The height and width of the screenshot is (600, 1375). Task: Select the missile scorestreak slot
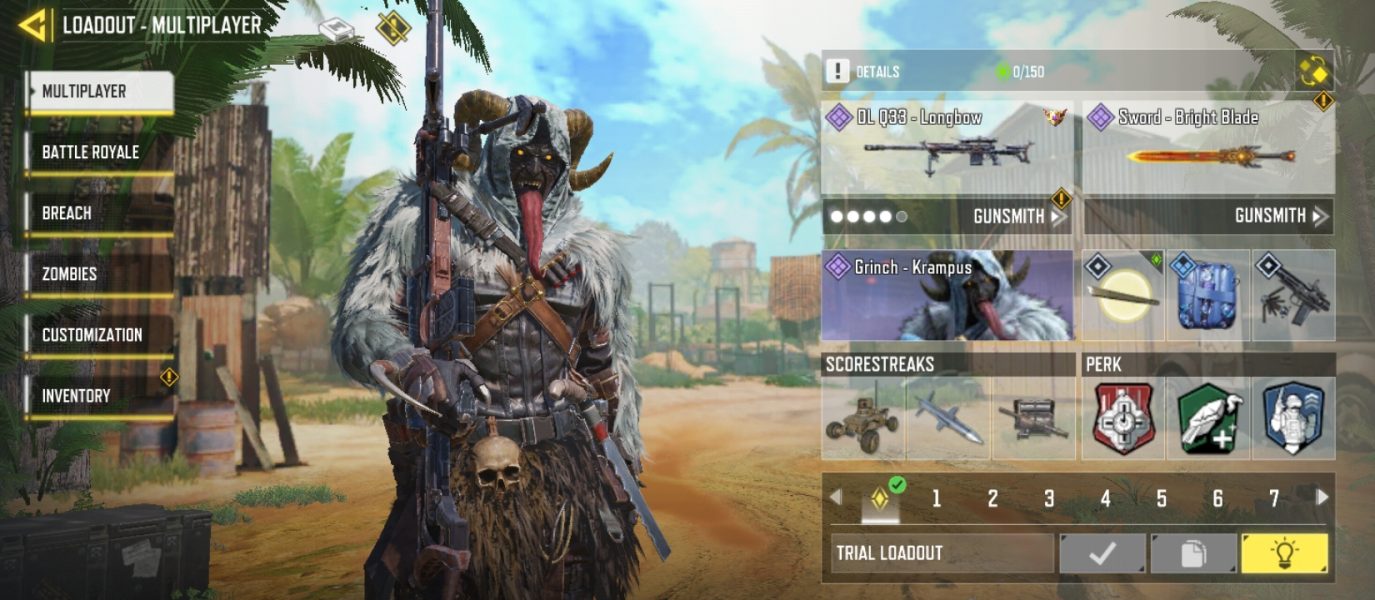tap(947, 418)
